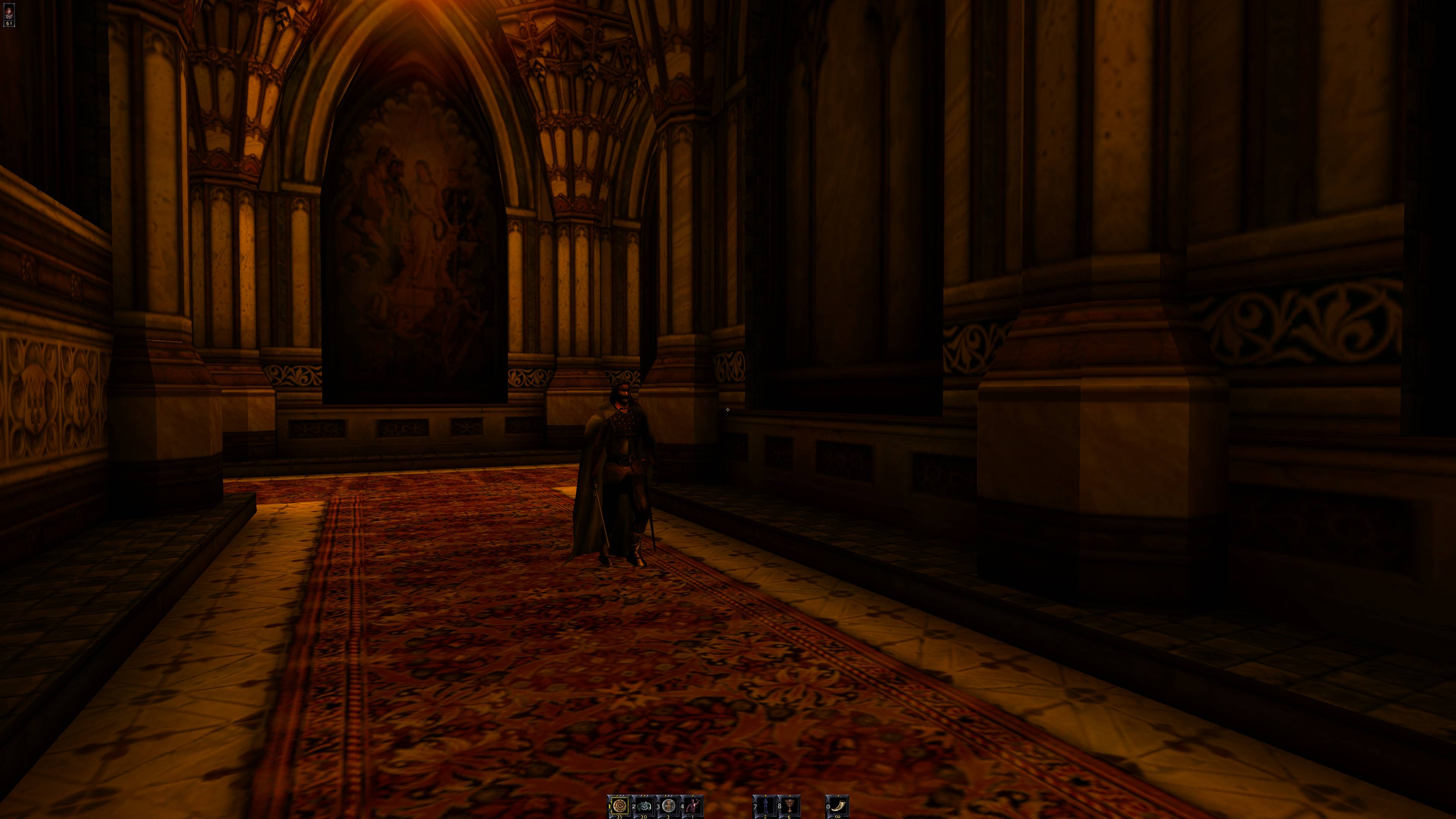This screenshot has height=819, width=1456.
Task: Click the count 30 beneath the serpent sigil
Action: [x=644, y=817]
